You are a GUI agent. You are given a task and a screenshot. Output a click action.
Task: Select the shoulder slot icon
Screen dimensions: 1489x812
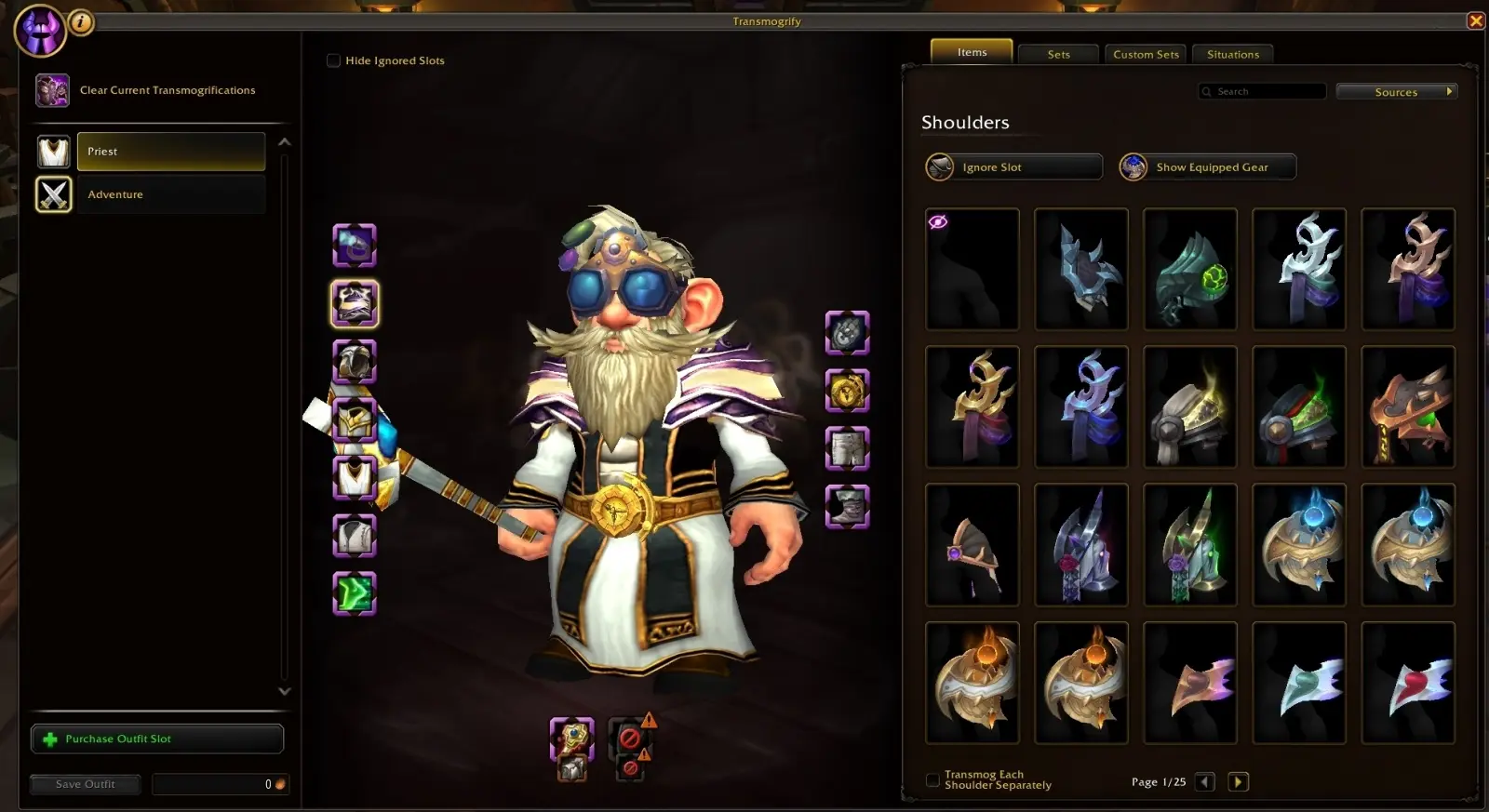355,302
